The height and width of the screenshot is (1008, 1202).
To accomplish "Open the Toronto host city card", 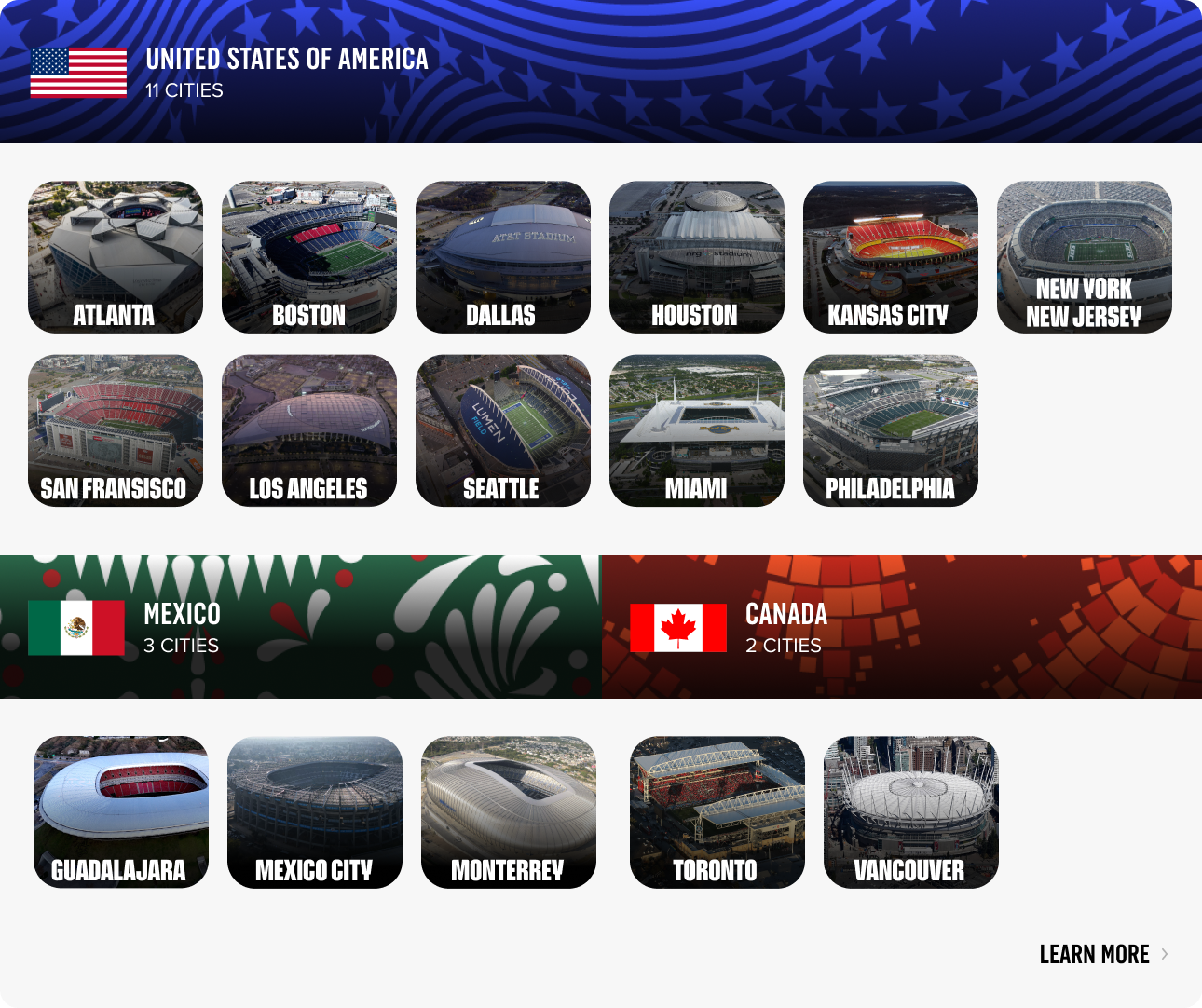I will [718, 810].
